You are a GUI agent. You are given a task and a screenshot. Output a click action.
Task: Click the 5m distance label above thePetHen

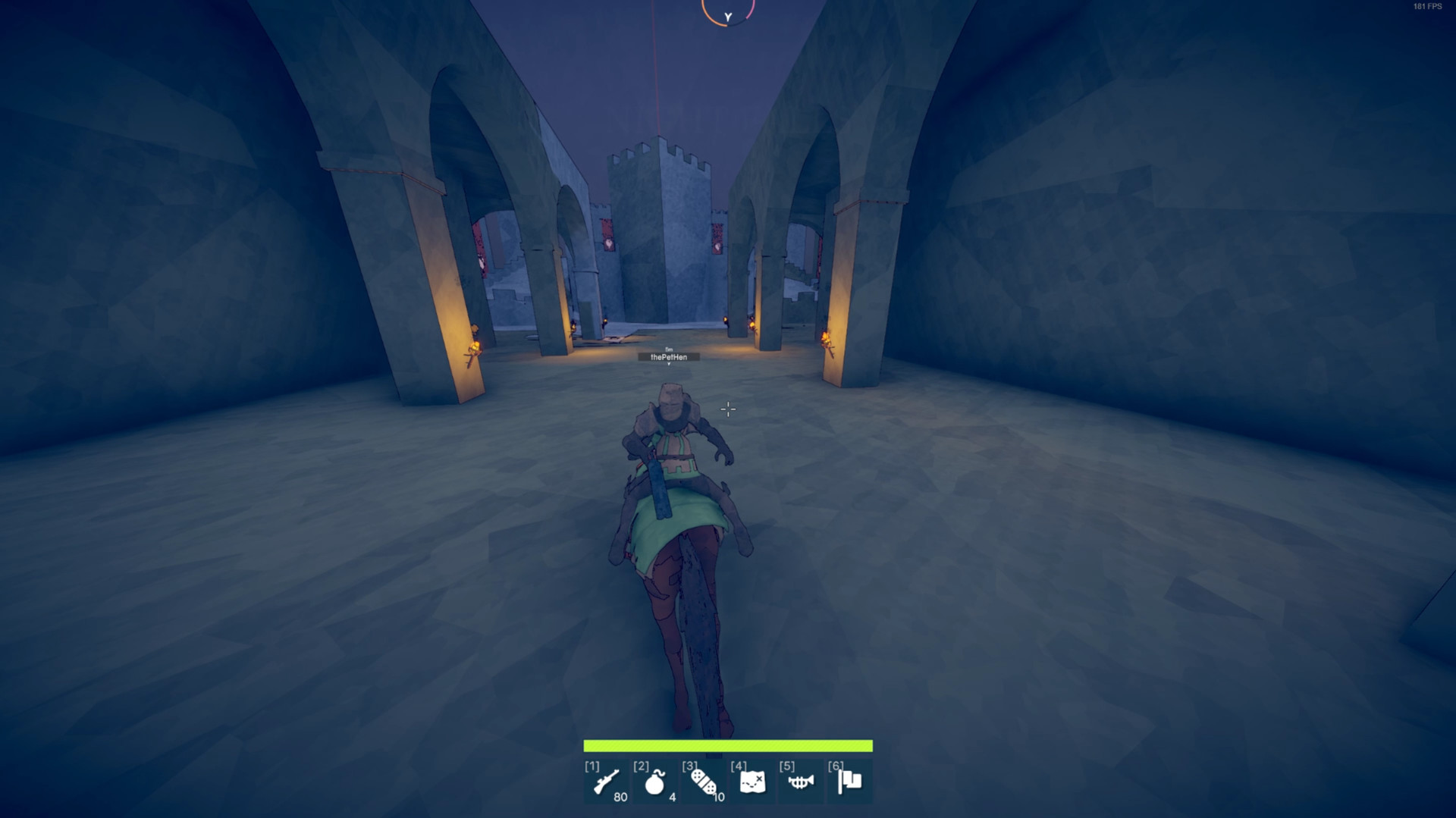tap(669, 349)
